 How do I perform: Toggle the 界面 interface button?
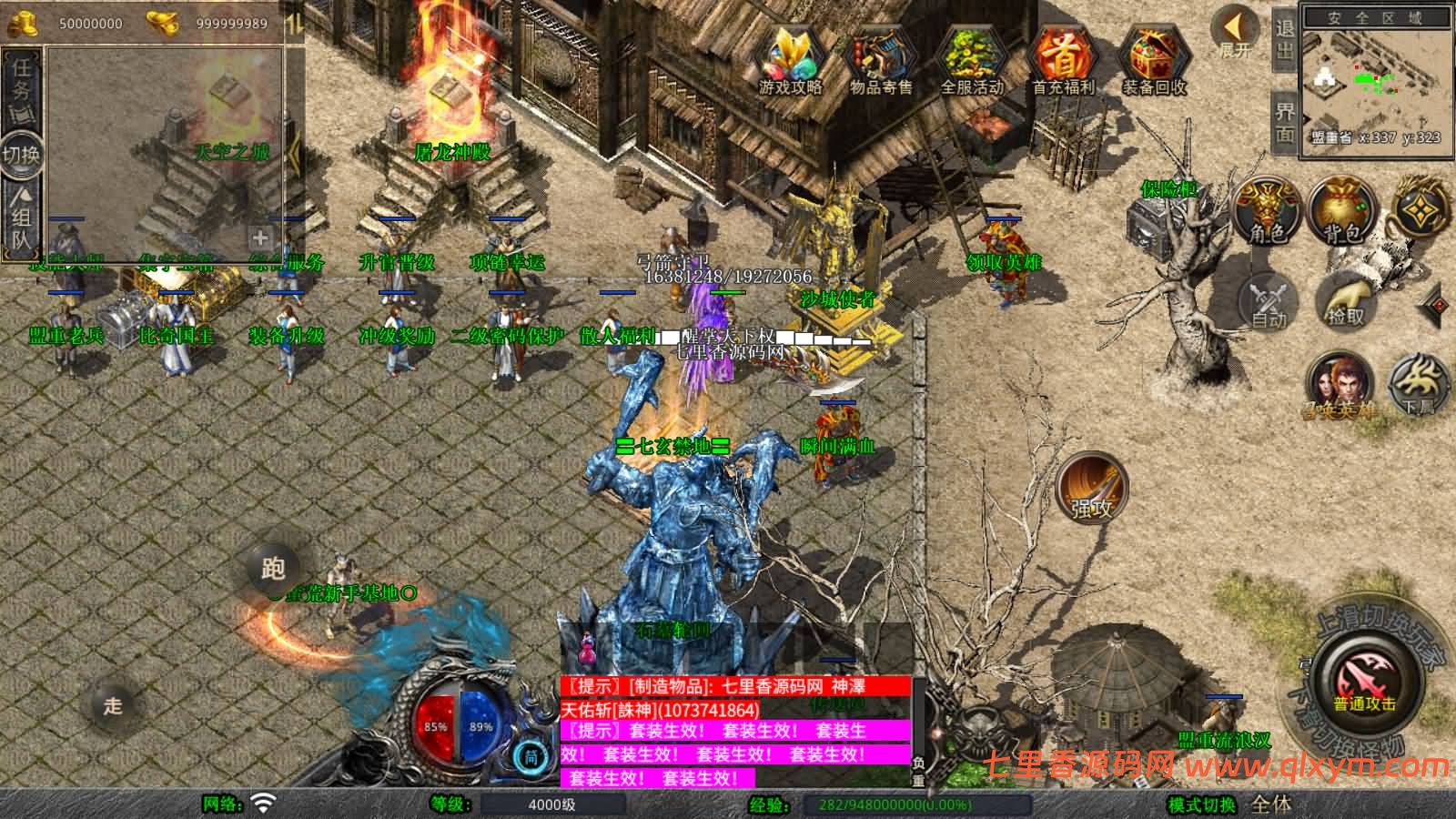(1283, 121)
